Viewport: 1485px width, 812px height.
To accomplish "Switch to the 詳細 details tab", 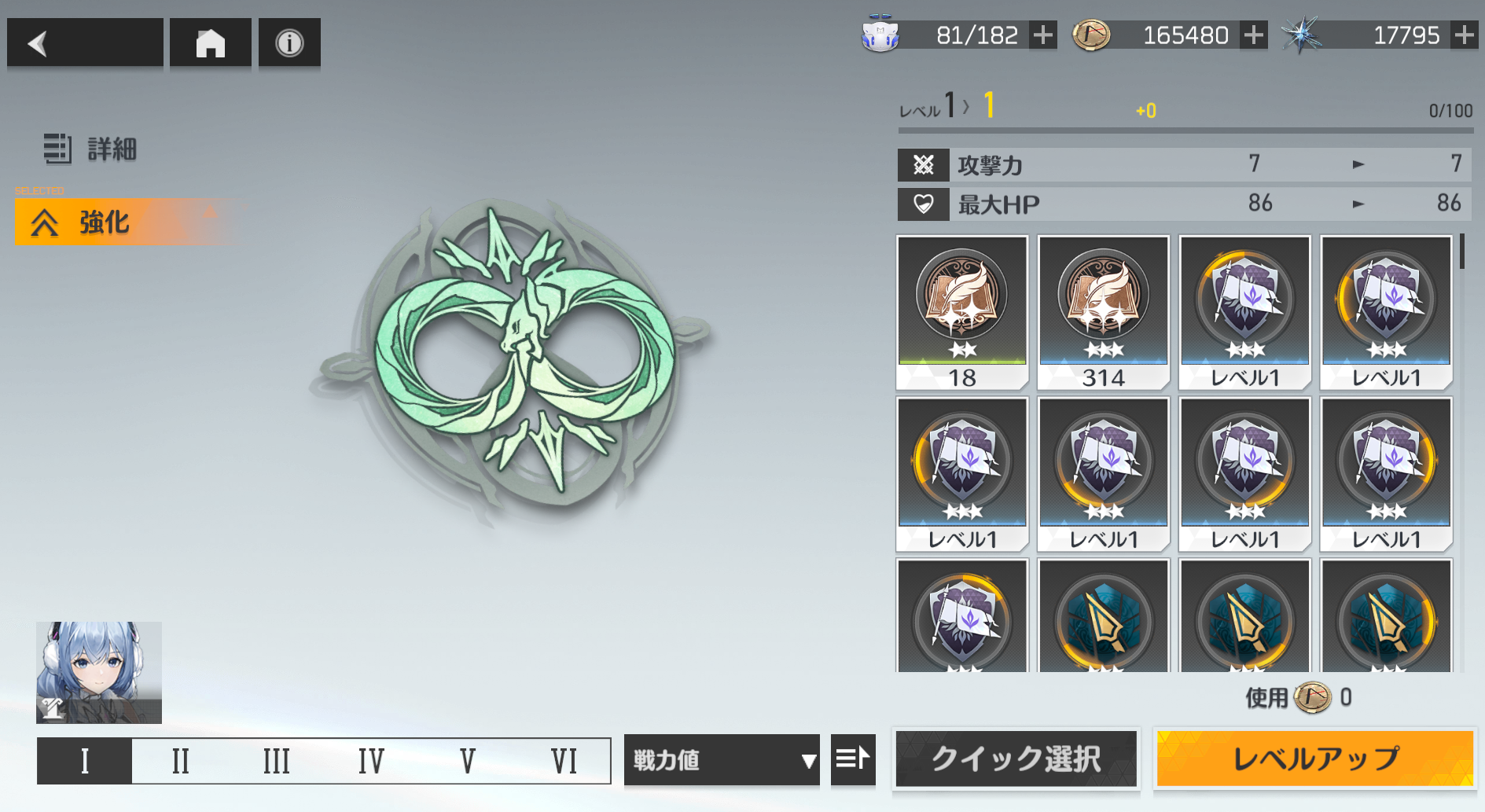I will [90, 149].
